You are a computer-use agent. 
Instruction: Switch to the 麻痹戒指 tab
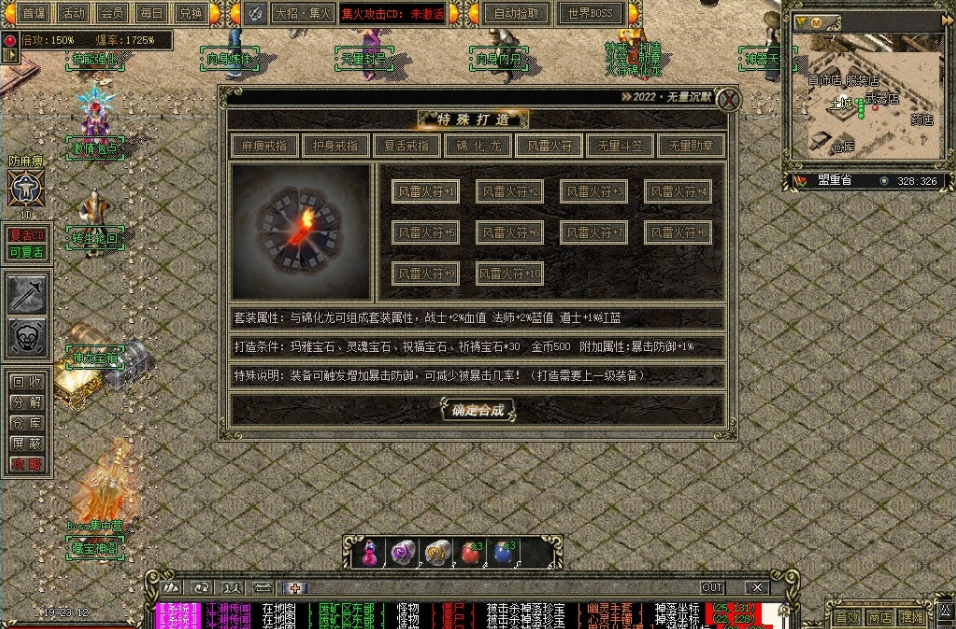264,145
